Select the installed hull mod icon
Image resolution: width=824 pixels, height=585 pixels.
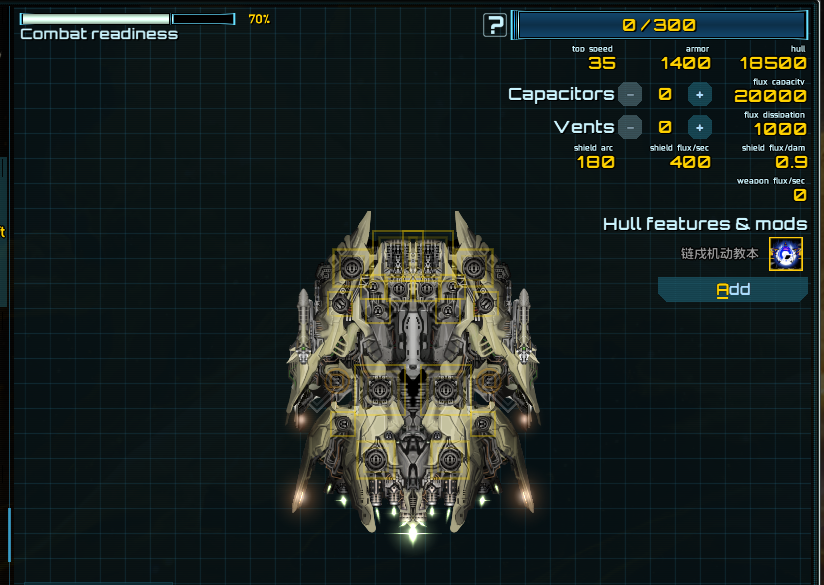tap(785, 254)
